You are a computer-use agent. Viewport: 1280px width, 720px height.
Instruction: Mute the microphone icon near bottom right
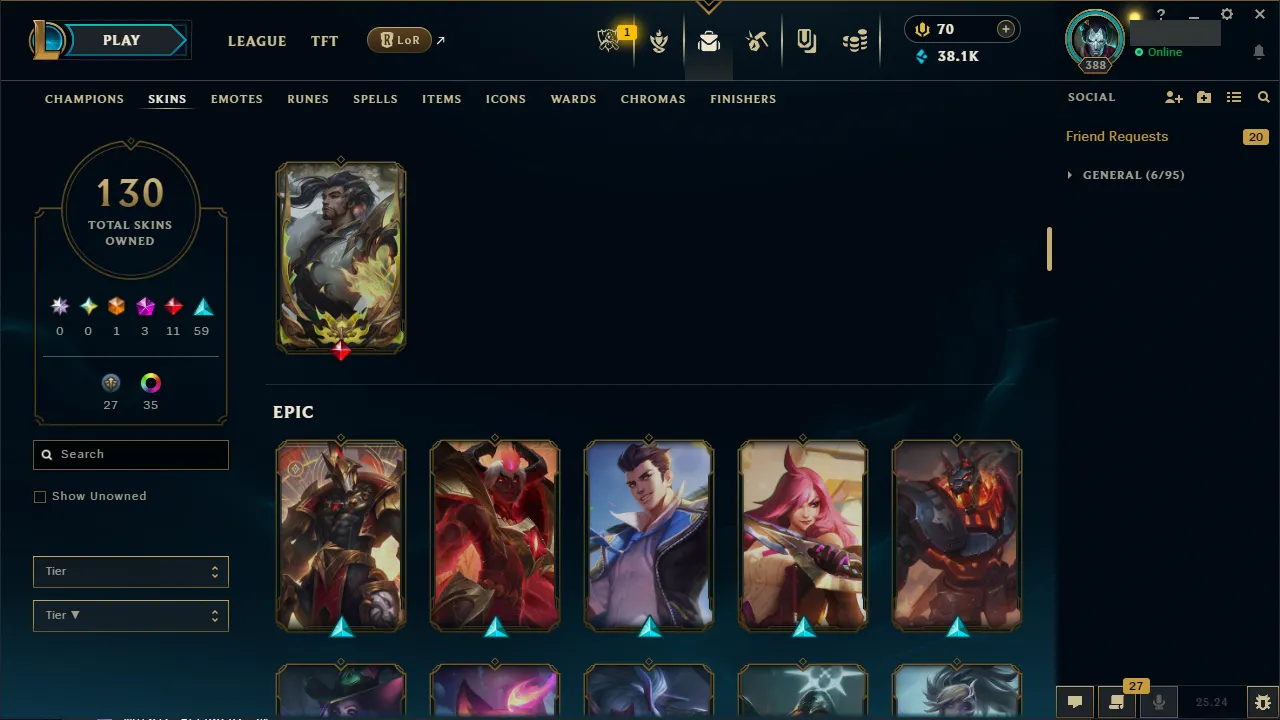click(x=1159, y=701)
